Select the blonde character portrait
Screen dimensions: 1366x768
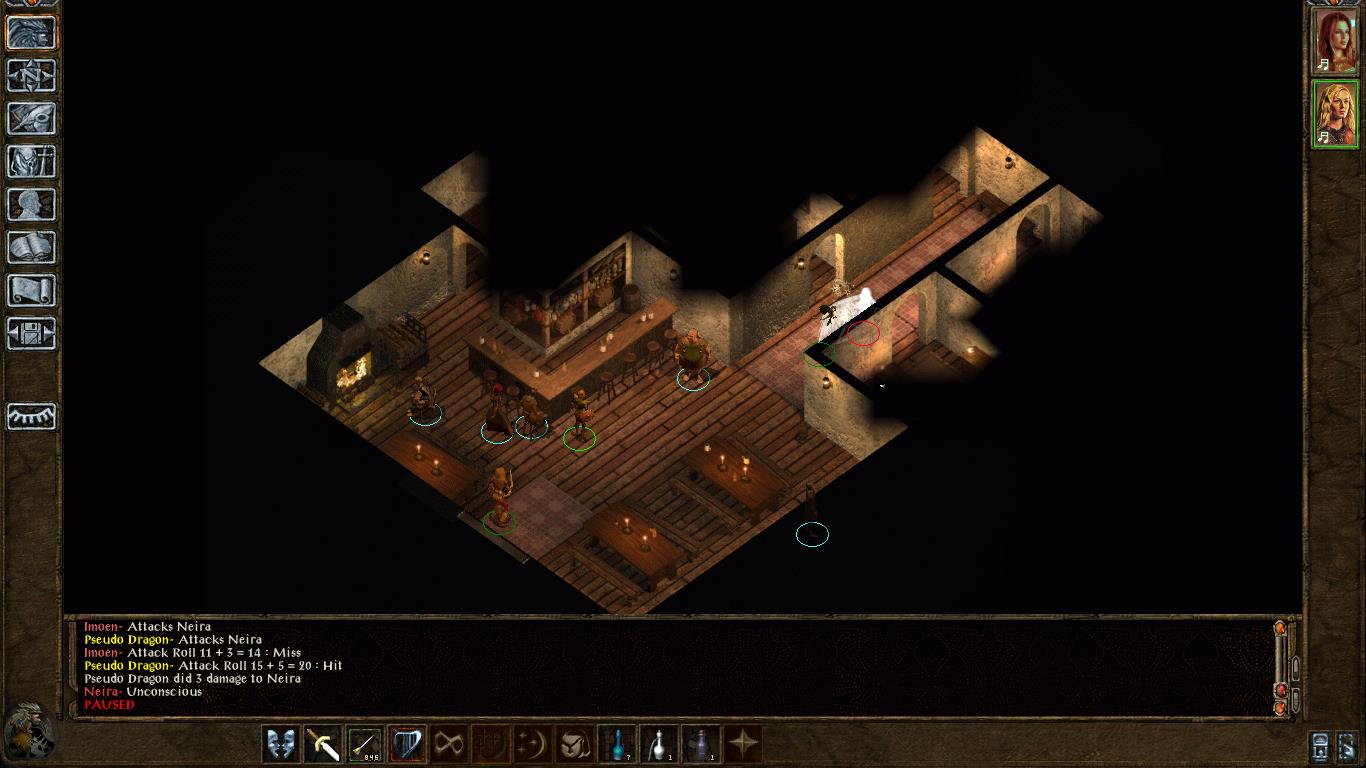(x=1335, y=113)
